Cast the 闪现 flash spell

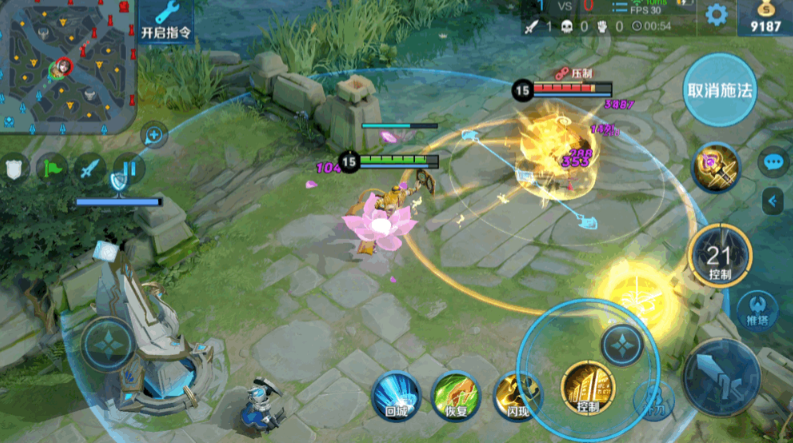click(515, 395)
